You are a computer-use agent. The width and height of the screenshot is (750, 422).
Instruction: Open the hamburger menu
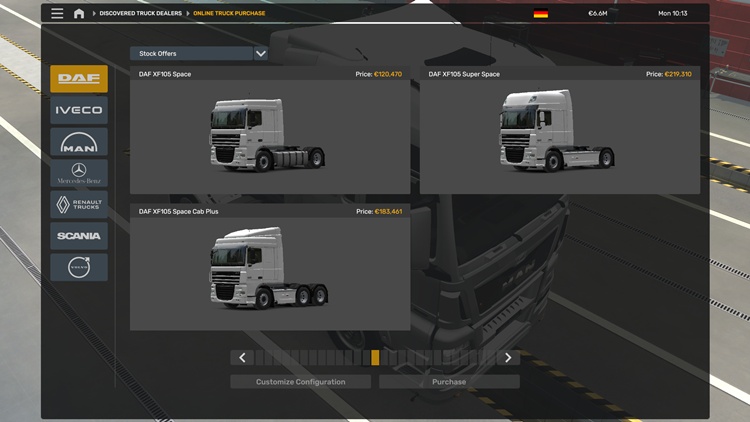tap(57, 14)
